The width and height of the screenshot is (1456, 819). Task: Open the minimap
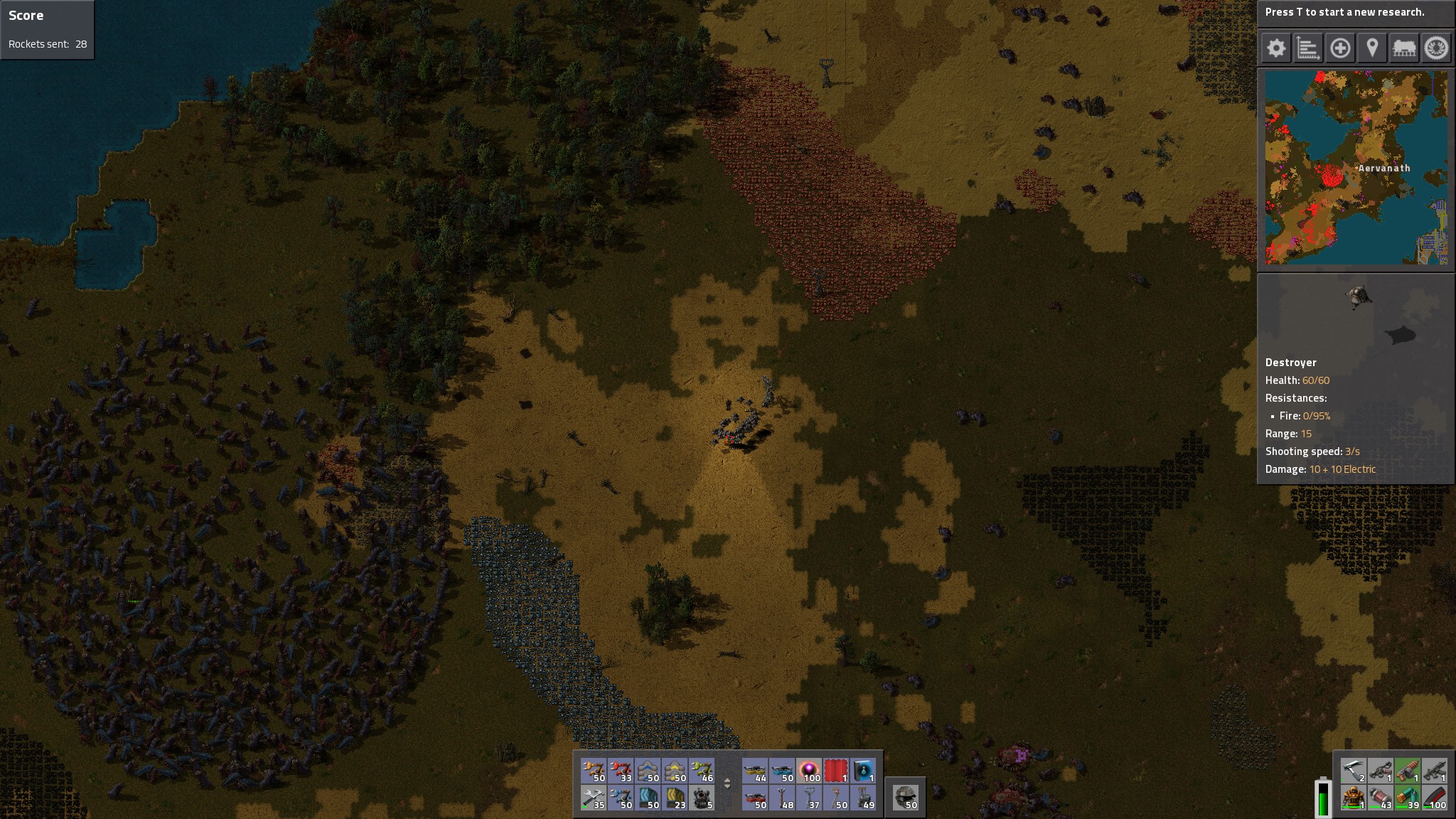(1356, 167)
